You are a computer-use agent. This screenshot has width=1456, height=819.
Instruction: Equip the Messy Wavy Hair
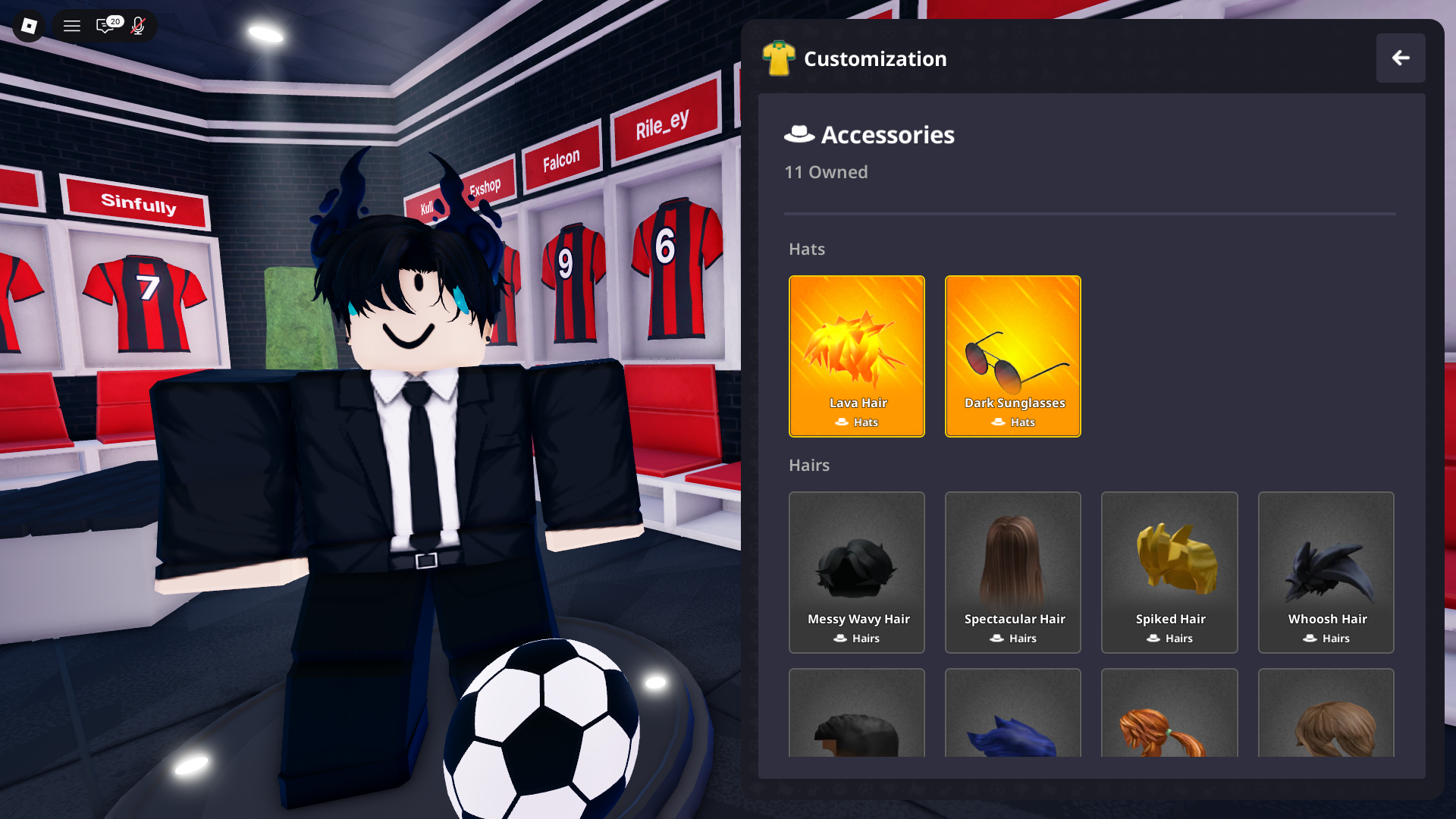click(856, 561)
